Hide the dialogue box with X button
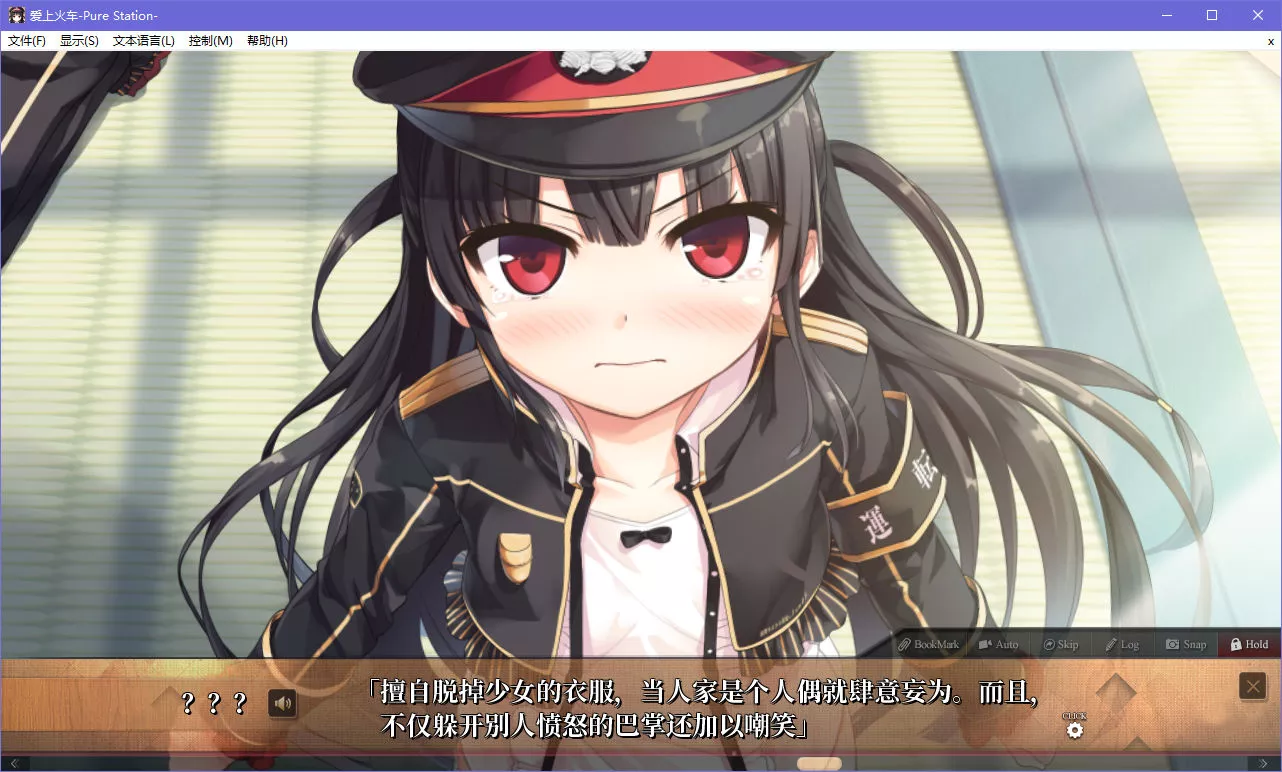1282x772 pixels. pos(1253,686)
